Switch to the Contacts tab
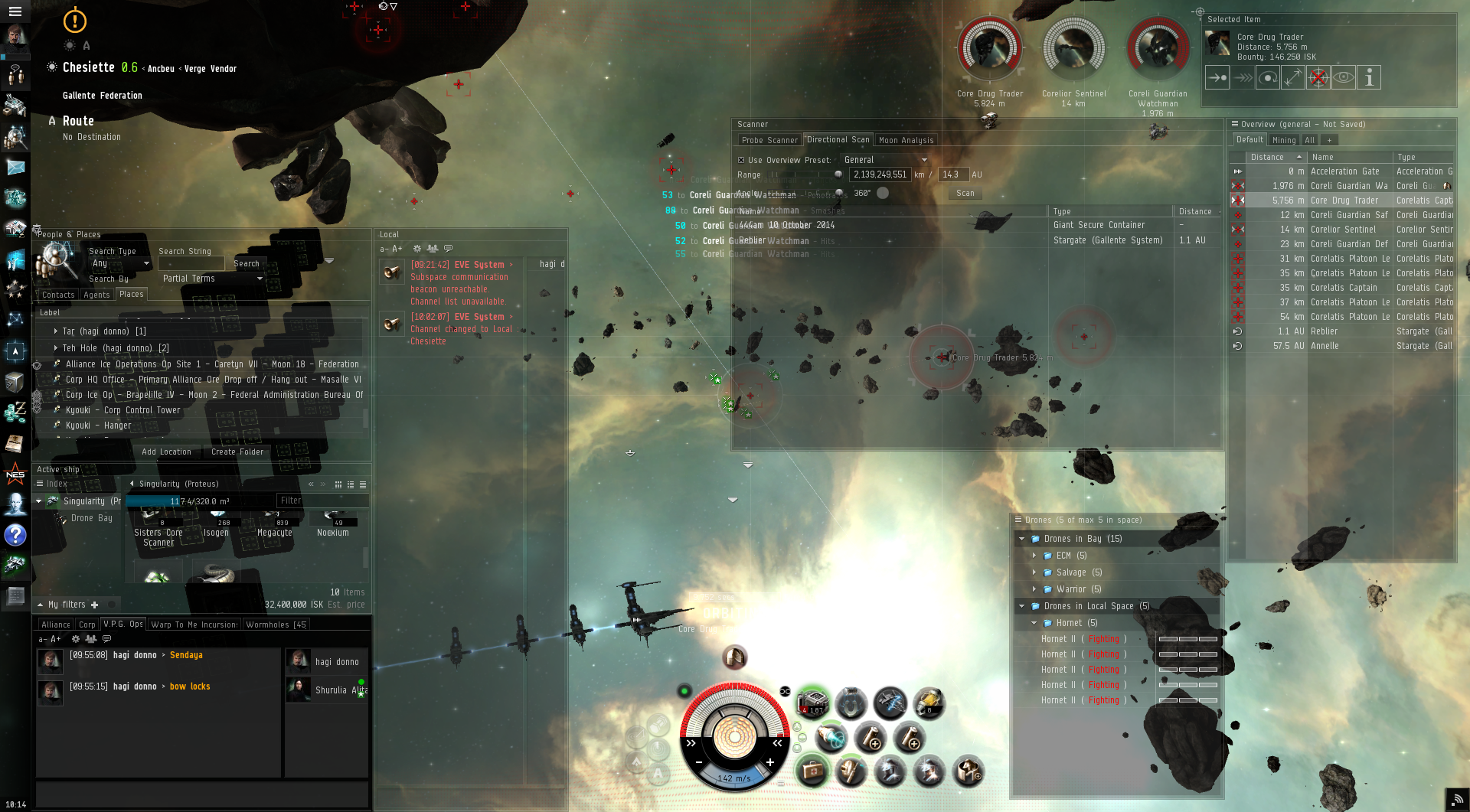This screenshot has height=812, width=1470. coord(58,295)
